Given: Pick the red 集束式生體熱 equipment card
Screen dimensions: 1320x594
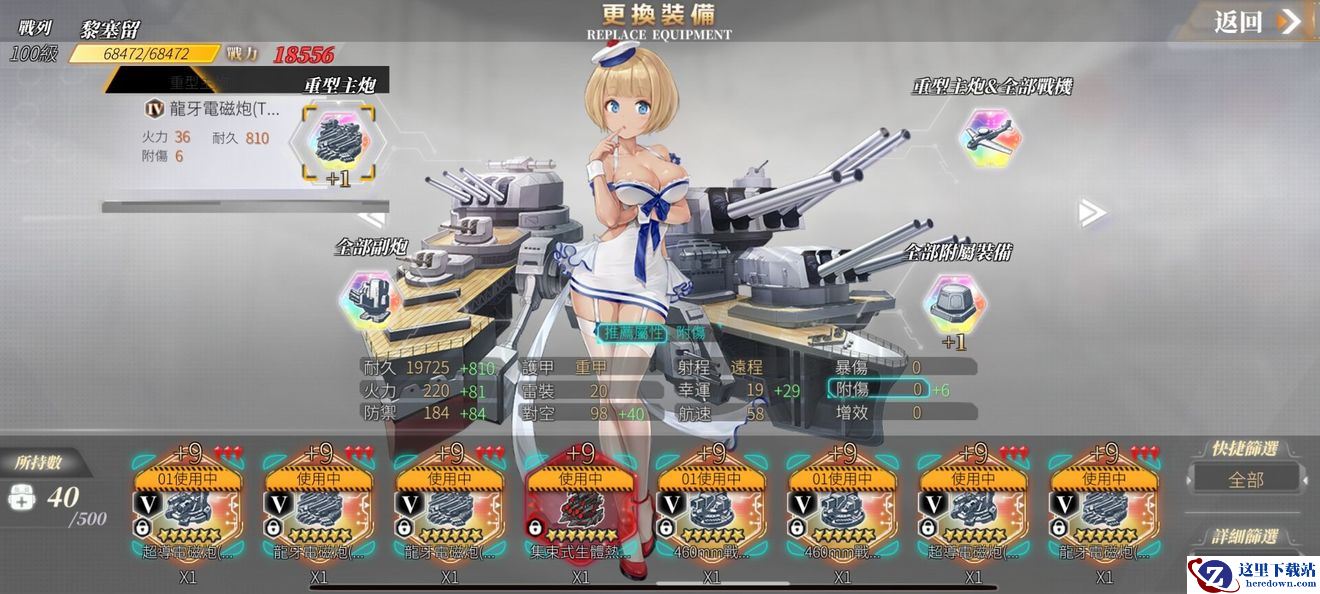Looking at the screenshot, I should [580, 507].
